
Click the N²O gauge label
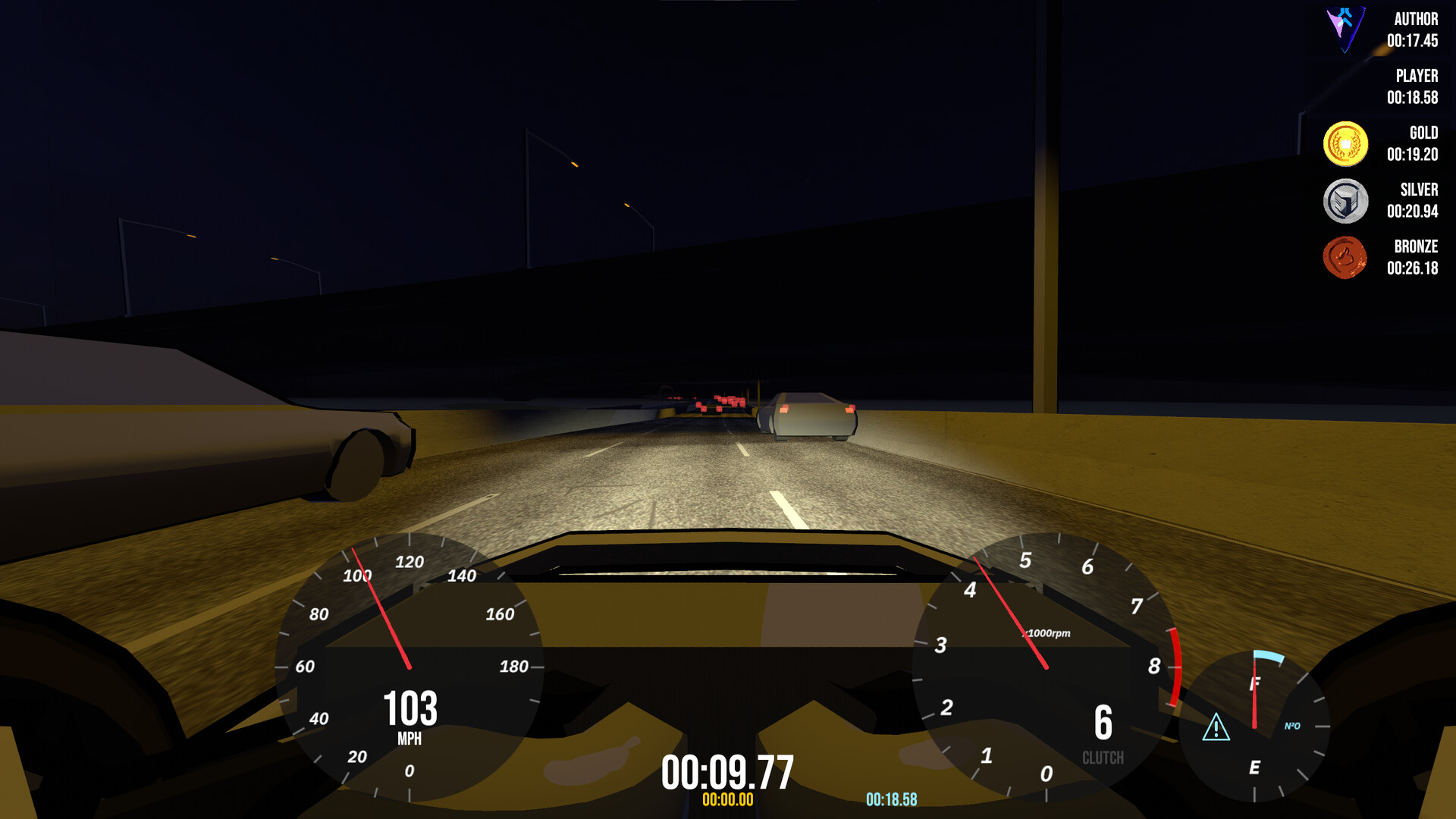click(1293, 726)
